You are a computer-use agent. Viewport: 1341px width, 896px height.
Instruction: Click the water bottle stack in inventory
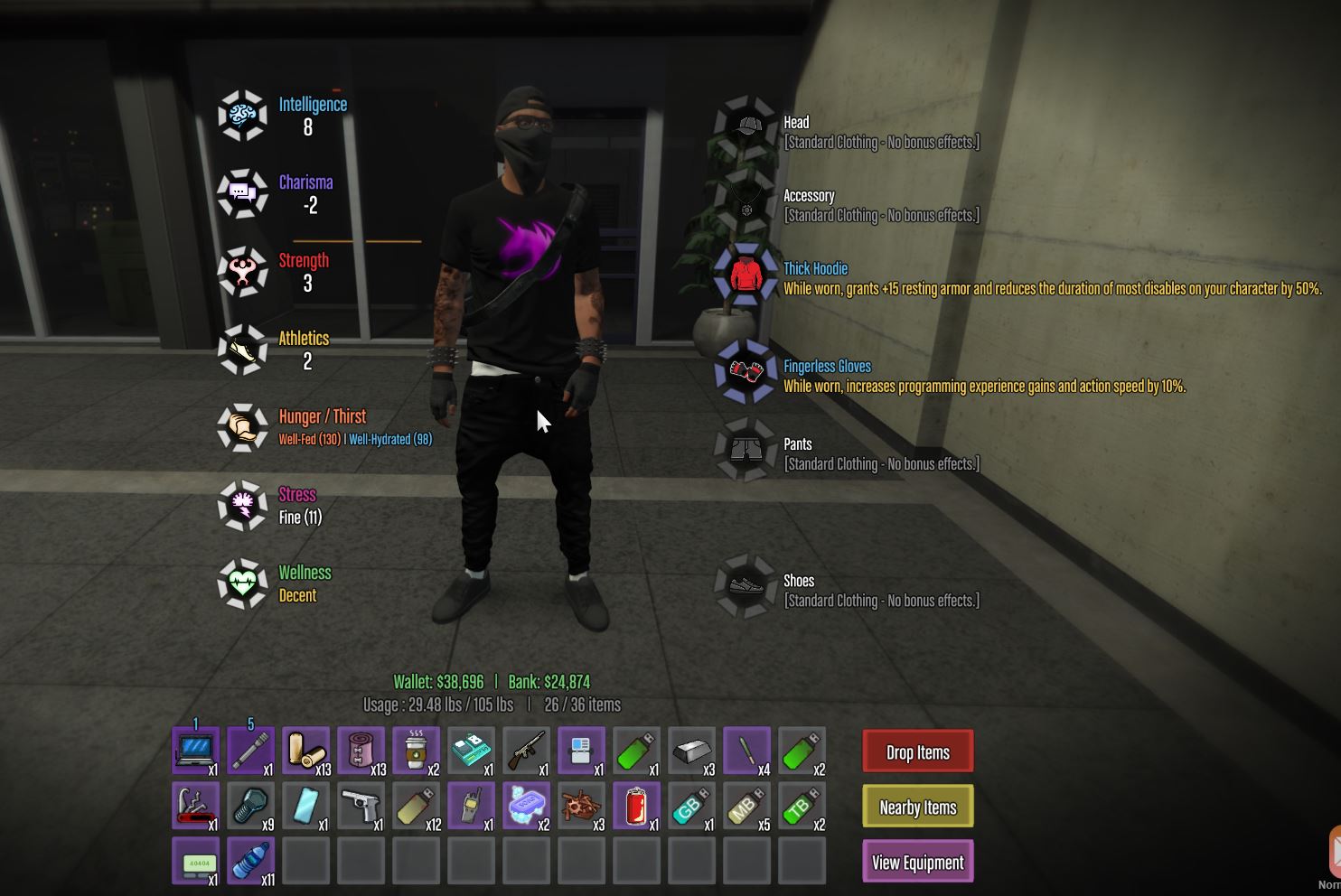pos(250,861)
